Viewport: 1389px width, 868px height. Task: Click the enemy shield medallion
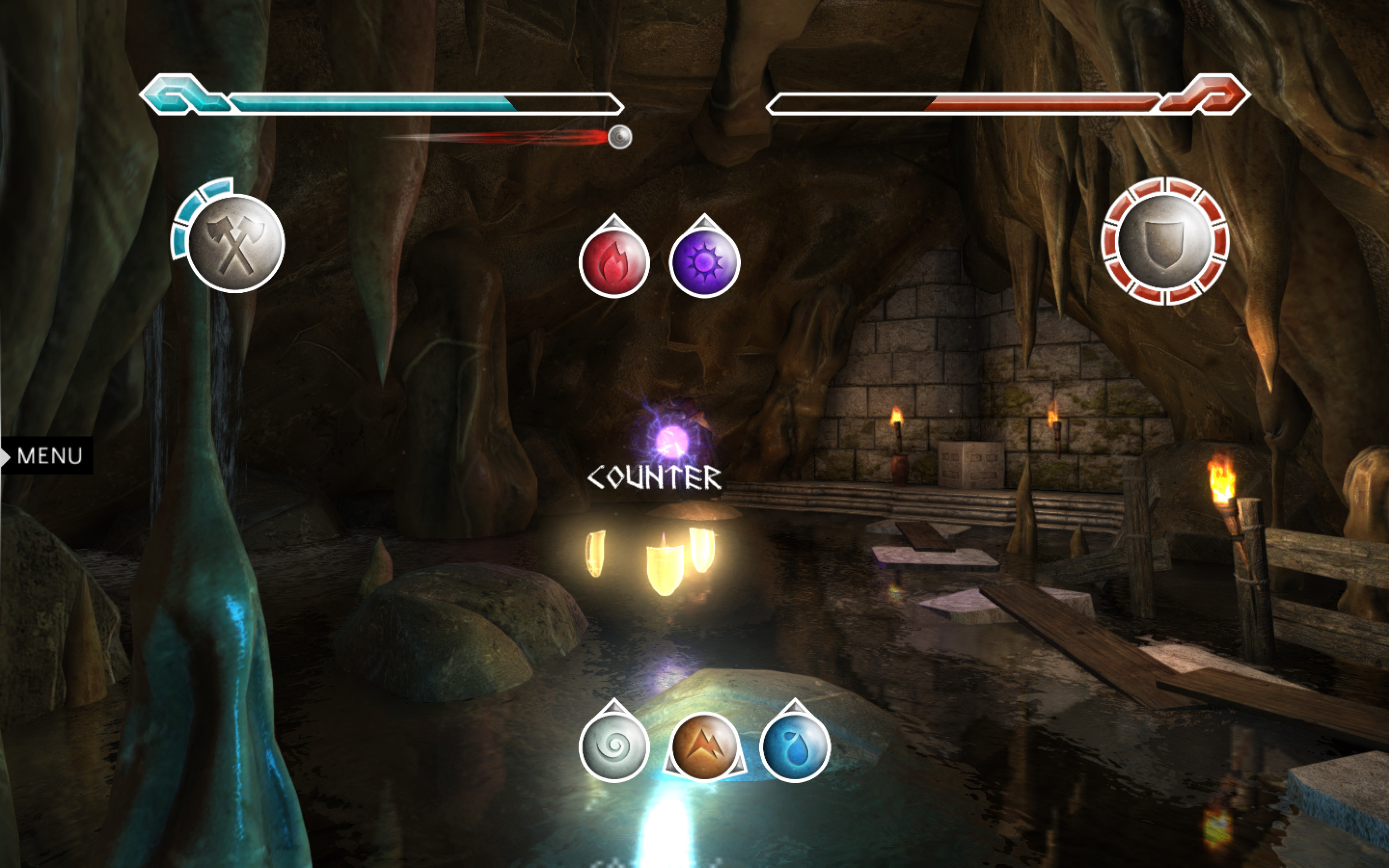coord(1165,241)
